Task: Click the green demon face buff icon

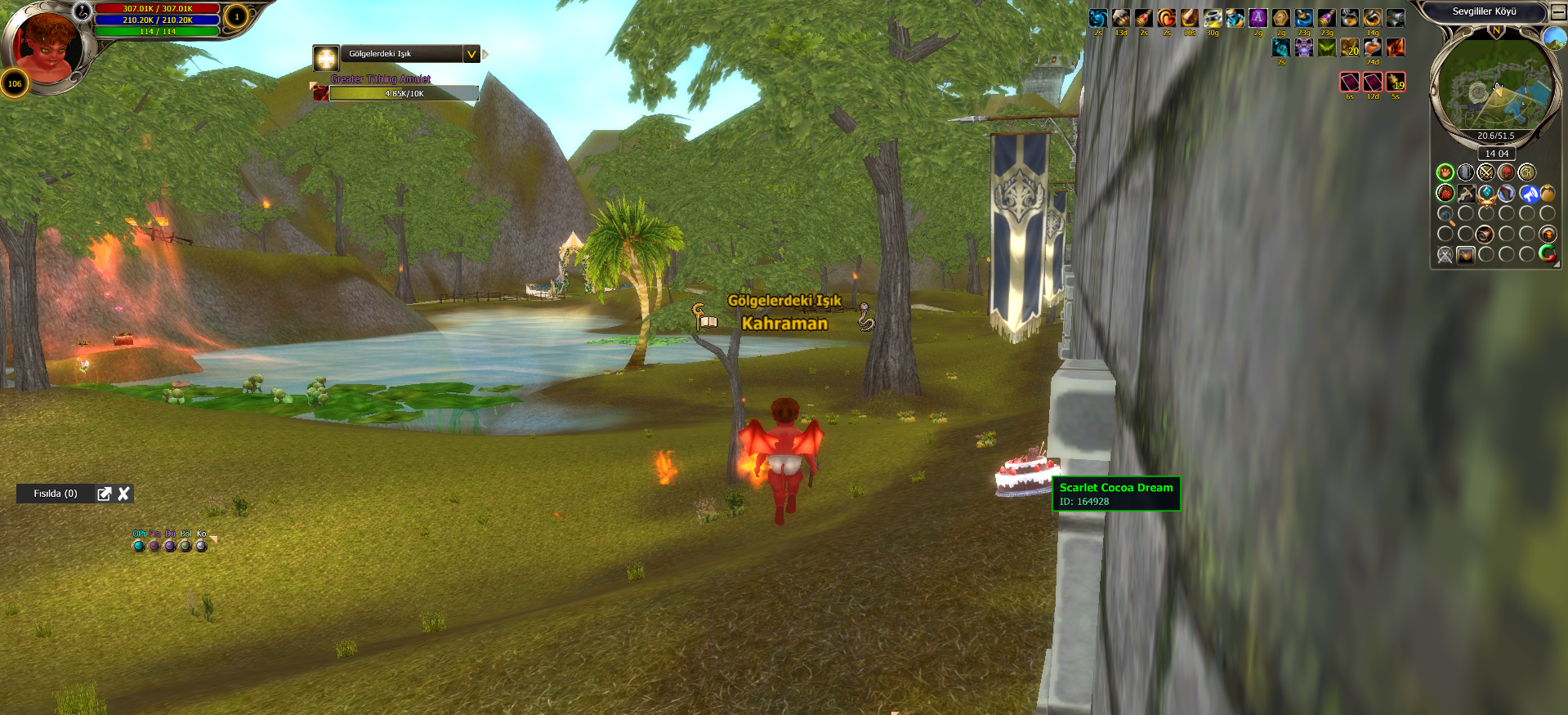Action: (x=1327, y=47)
